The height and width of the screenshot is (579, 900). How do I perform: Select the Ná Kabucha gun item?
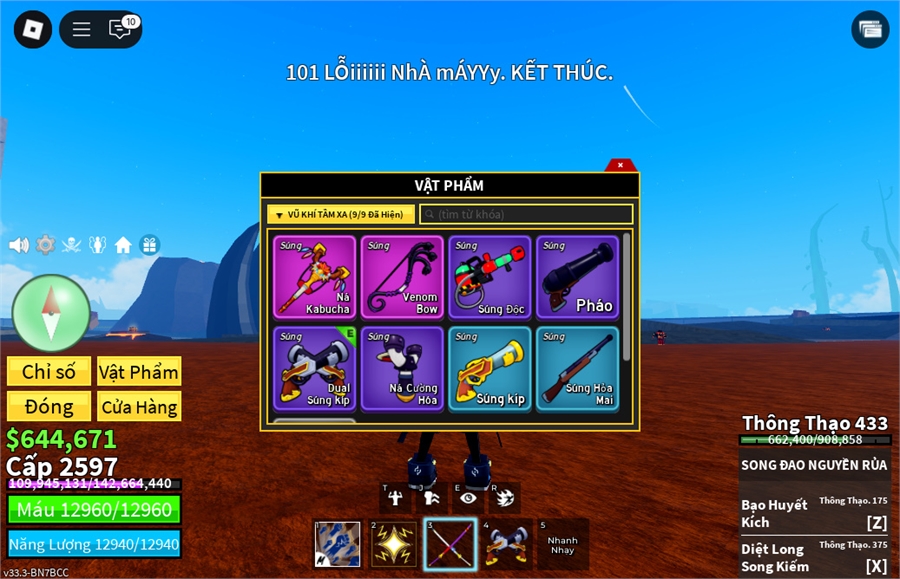pos(314,277)
